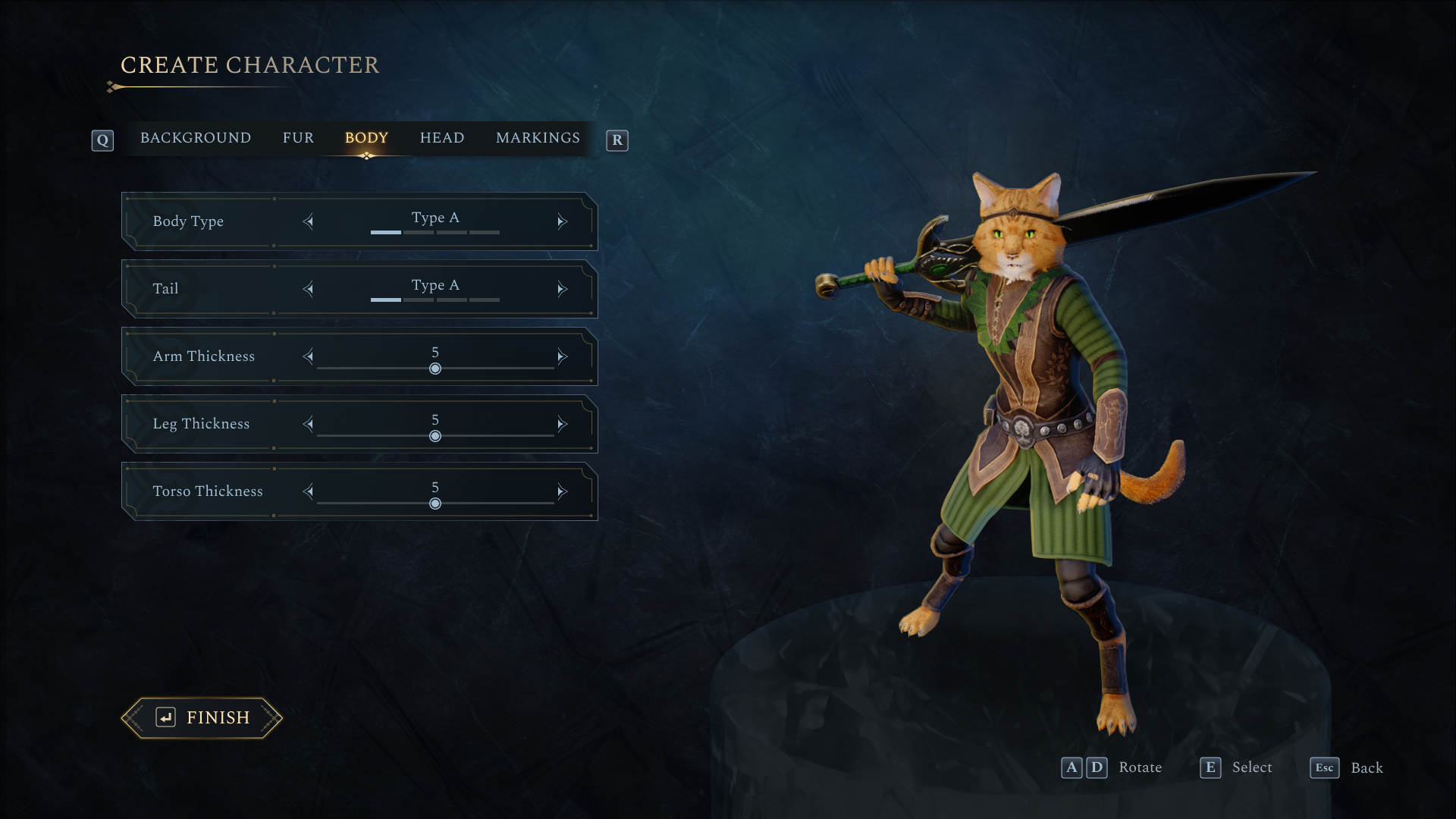Select the next Tail type with right arrow
Image resolution: width=1456 pixels, height=819 pixels.
coord(562,289)
